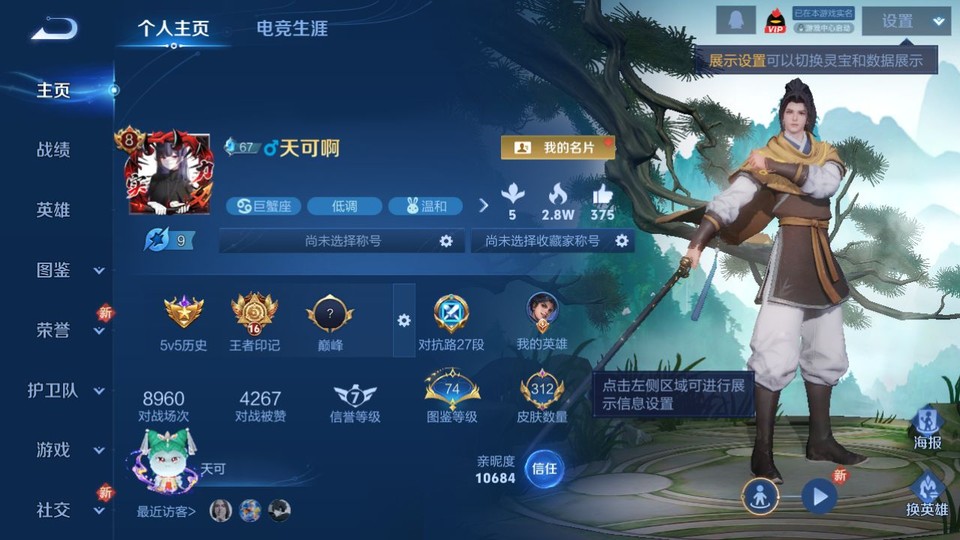Open the 海报 poster feature
Viewport: 960px width, 540px height.
(927, 428)
